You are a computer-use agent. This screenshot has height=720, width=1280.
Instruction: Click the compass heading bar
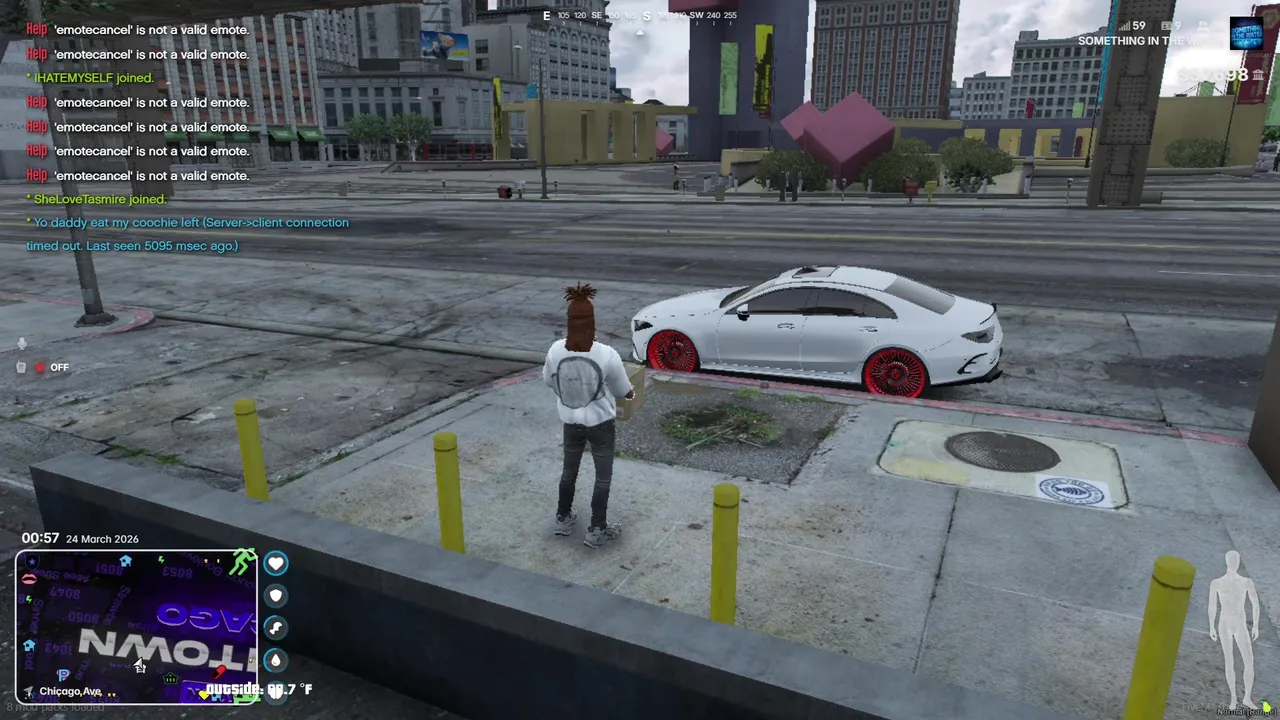640,16
